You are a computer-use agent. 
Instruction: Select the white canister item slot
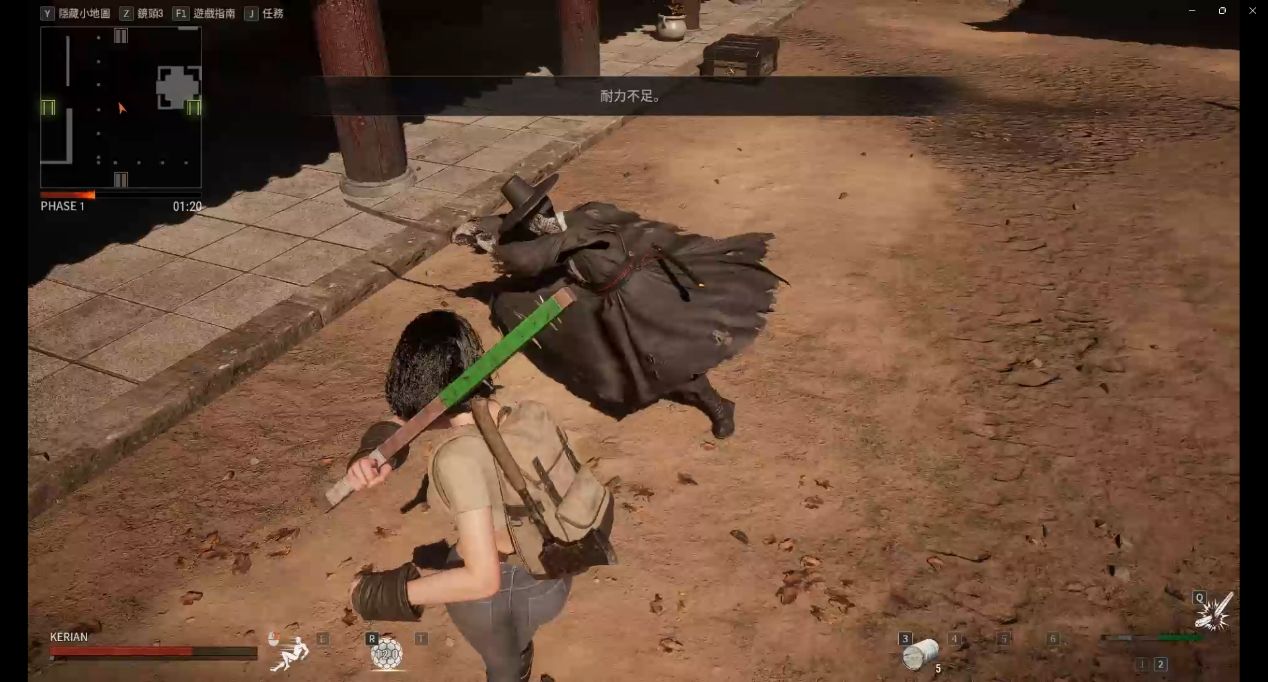coord(918,655)
